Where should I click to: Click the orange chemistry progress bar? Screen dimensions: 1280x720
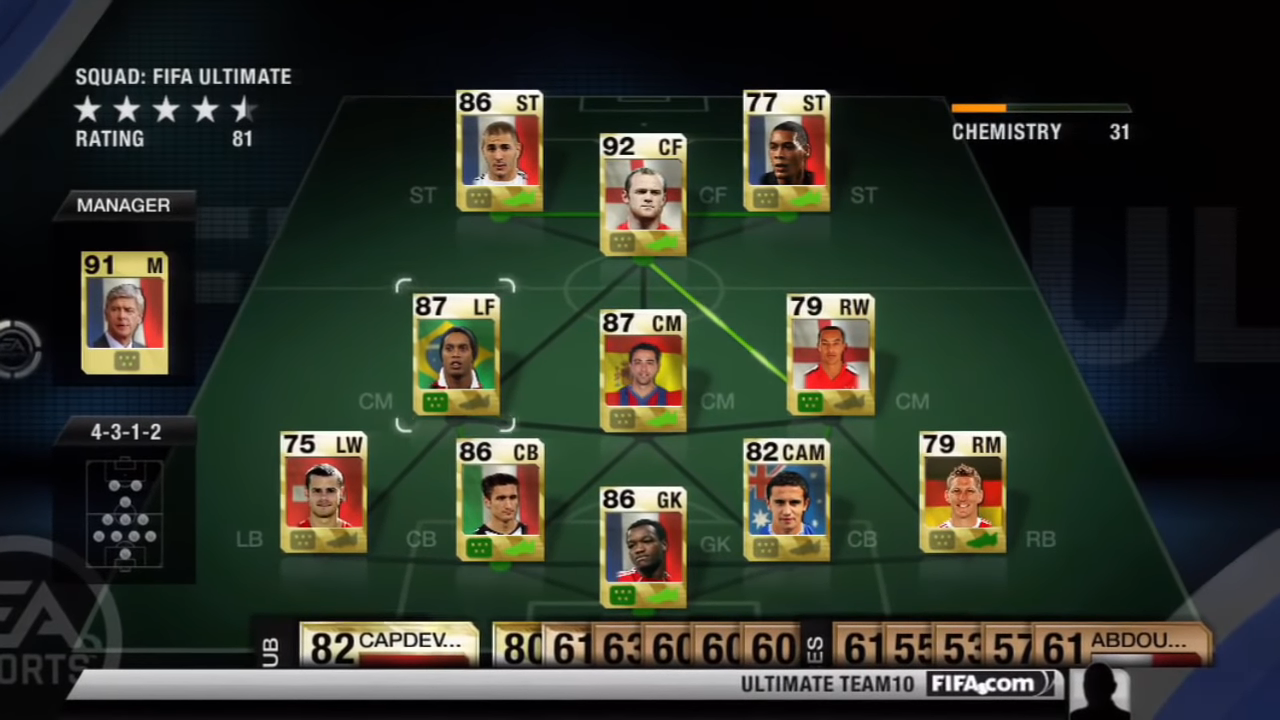click(980, 108)
